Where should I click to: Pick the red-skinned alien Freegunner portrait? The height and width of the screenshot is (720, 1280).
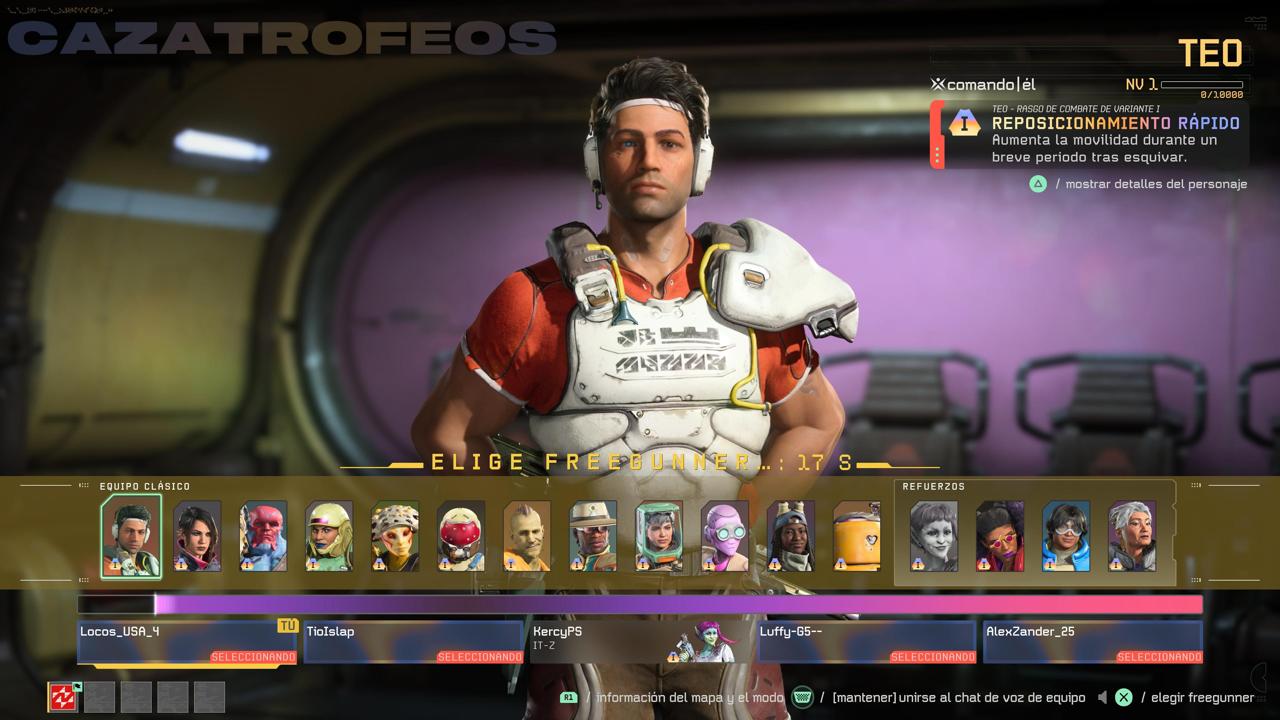pos(263,536)
